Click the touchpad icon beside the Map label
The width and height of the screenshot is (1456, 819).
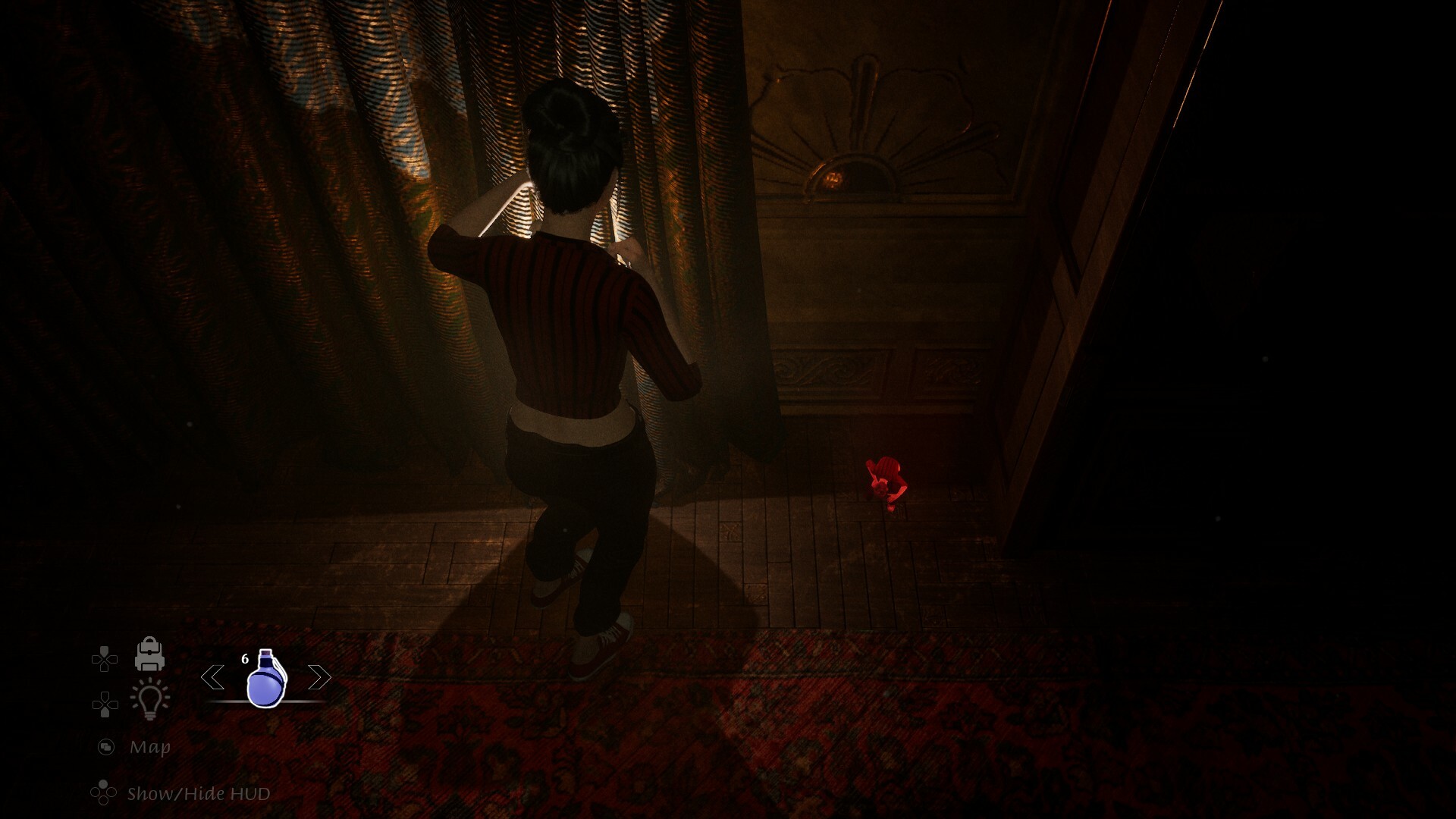[x=105, y=745]
